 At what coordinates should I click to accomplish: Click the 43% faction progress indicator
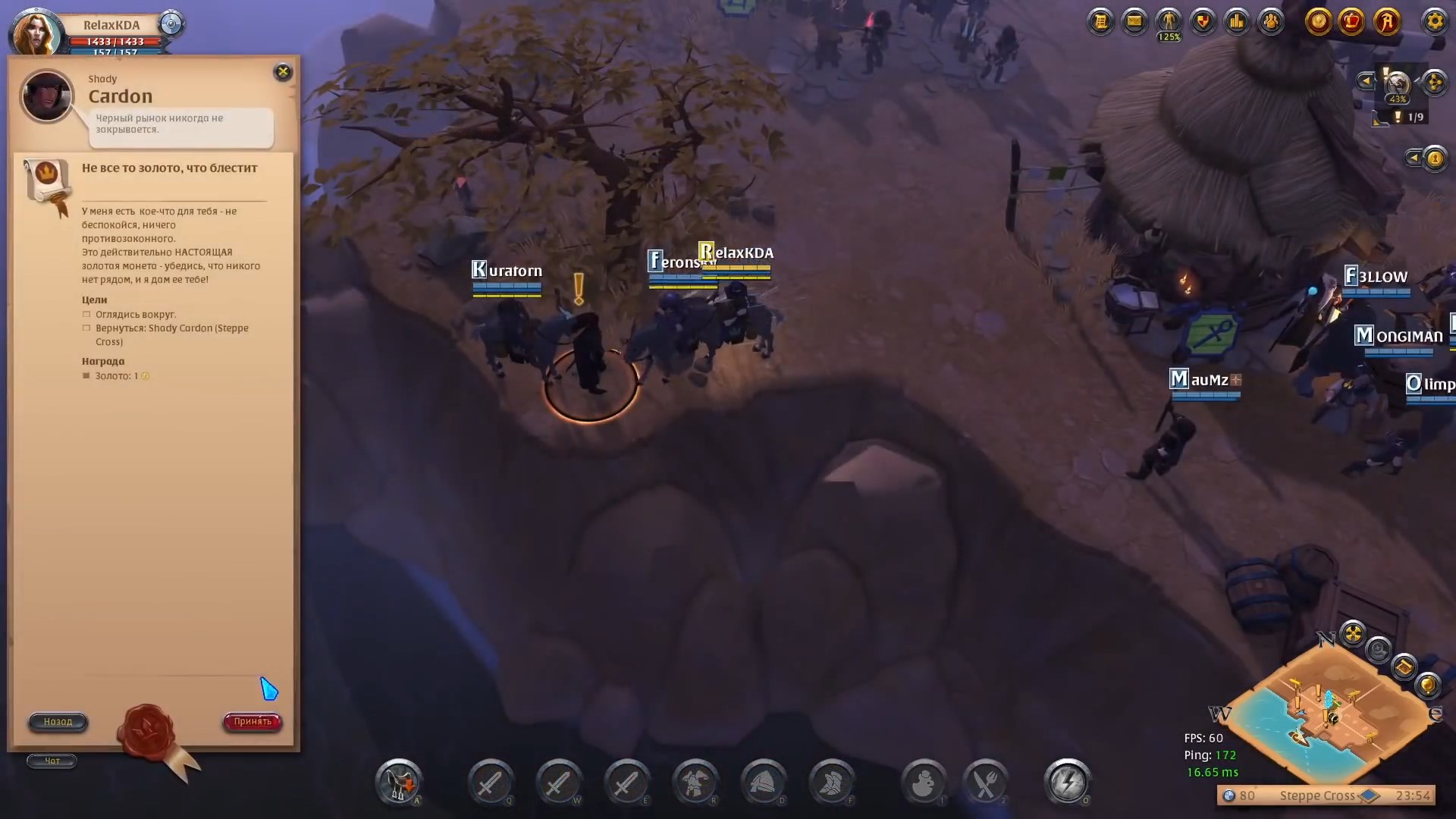pyautogui.click(x=1398, y=98)
